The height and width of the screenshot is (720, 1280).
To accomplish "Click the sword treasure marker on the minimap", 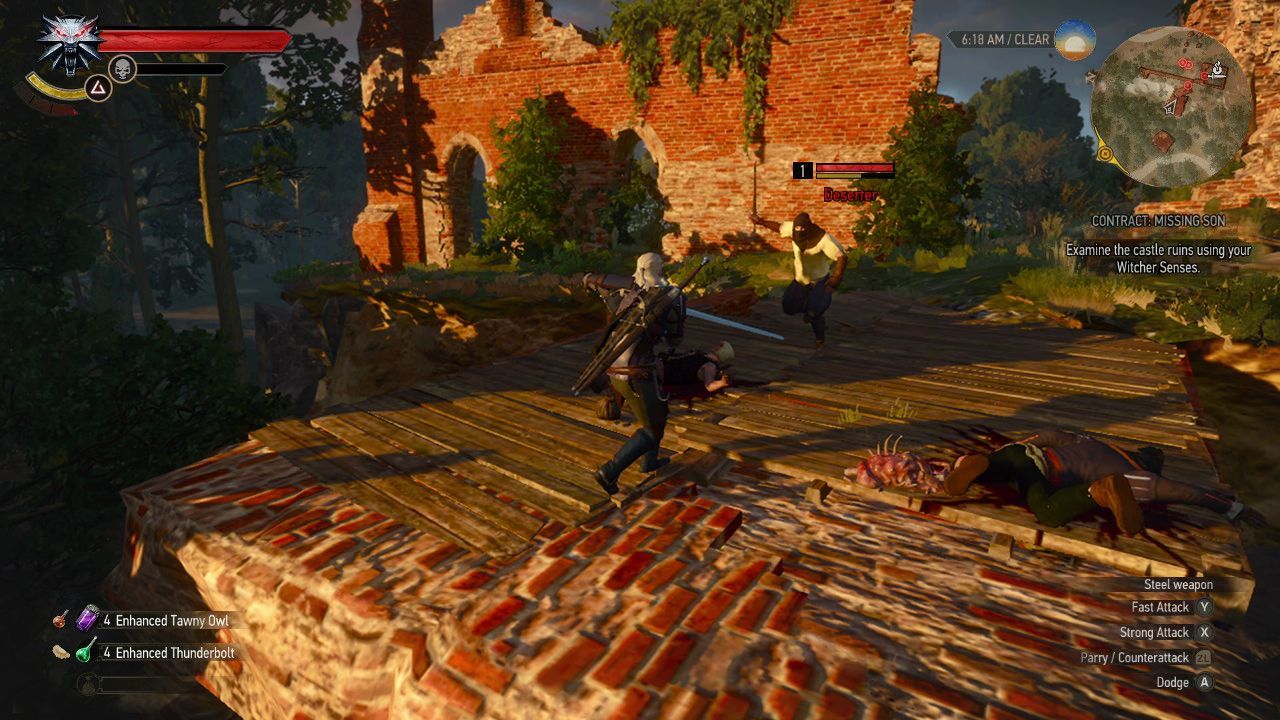I will [x=1213, y=75].
